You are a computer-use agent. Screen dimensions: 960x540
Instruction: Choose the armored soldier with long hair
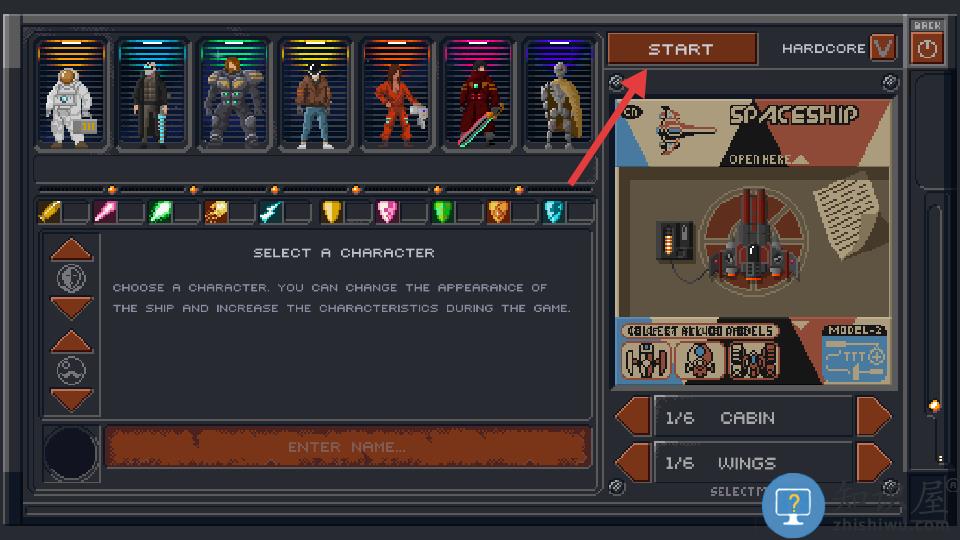tap(235, 97)
